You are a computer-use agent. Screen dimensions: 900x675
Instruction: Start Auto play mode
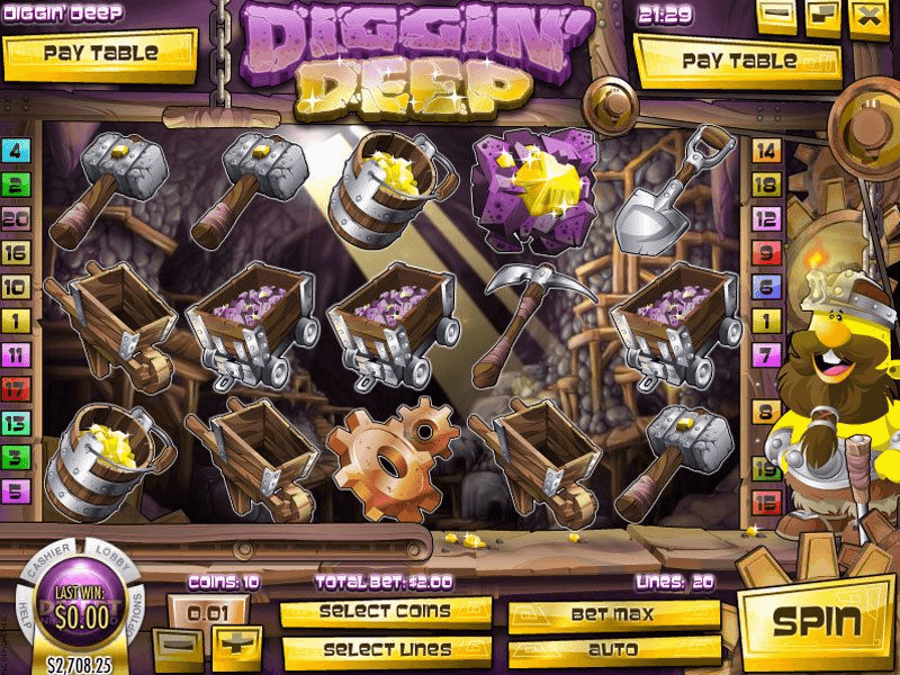click(x=613, y=650)
